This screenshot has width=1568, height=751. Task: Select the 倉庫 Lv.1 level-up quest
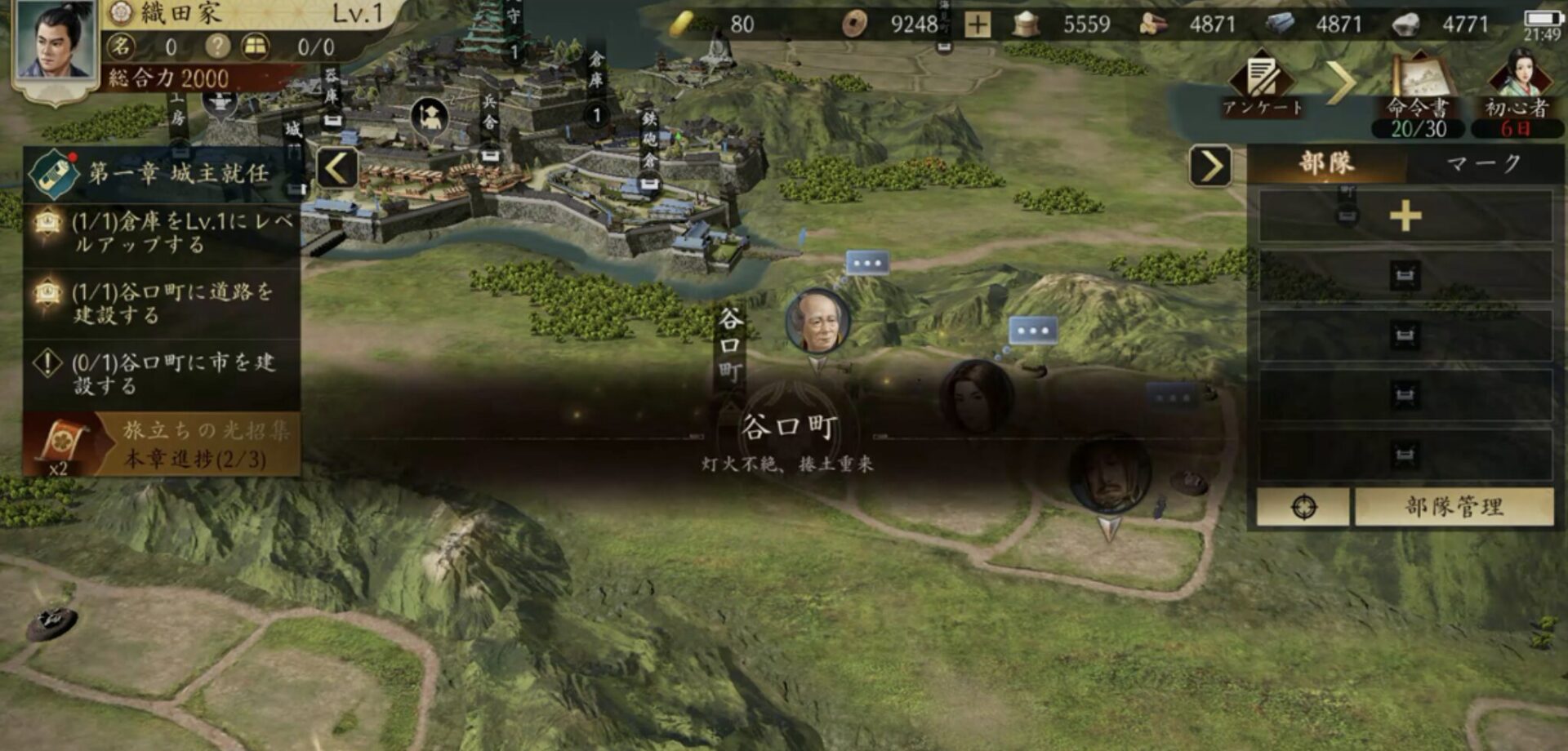pyautogui.click(x=163, y=233)
